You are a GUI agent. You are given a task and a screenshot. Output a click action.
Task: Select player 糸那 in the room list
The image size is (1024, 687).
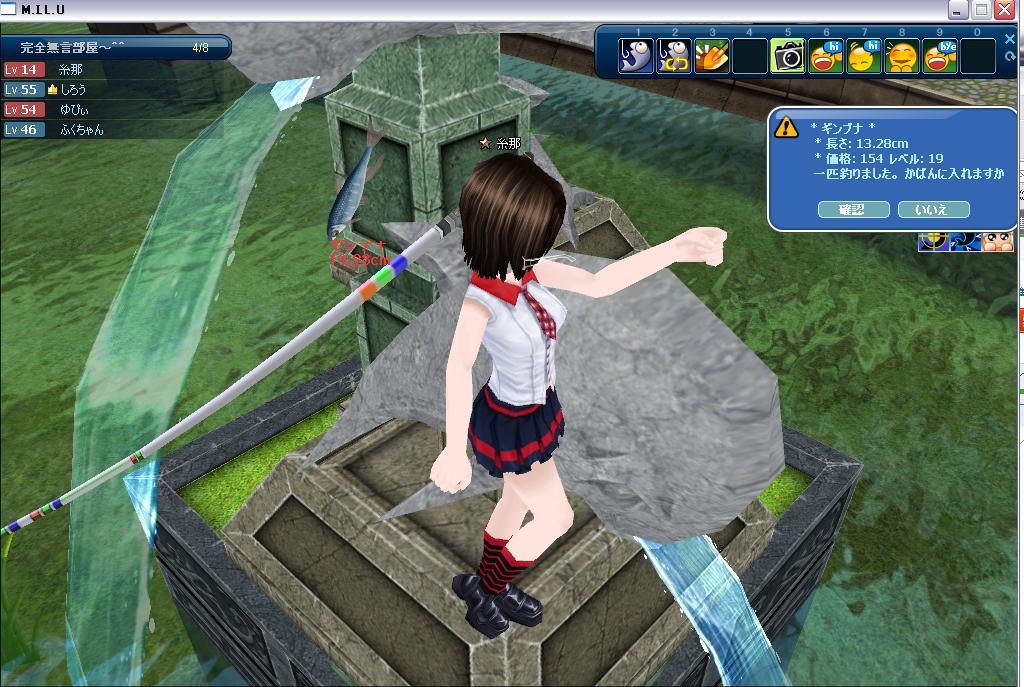click(x=70, y=70)
